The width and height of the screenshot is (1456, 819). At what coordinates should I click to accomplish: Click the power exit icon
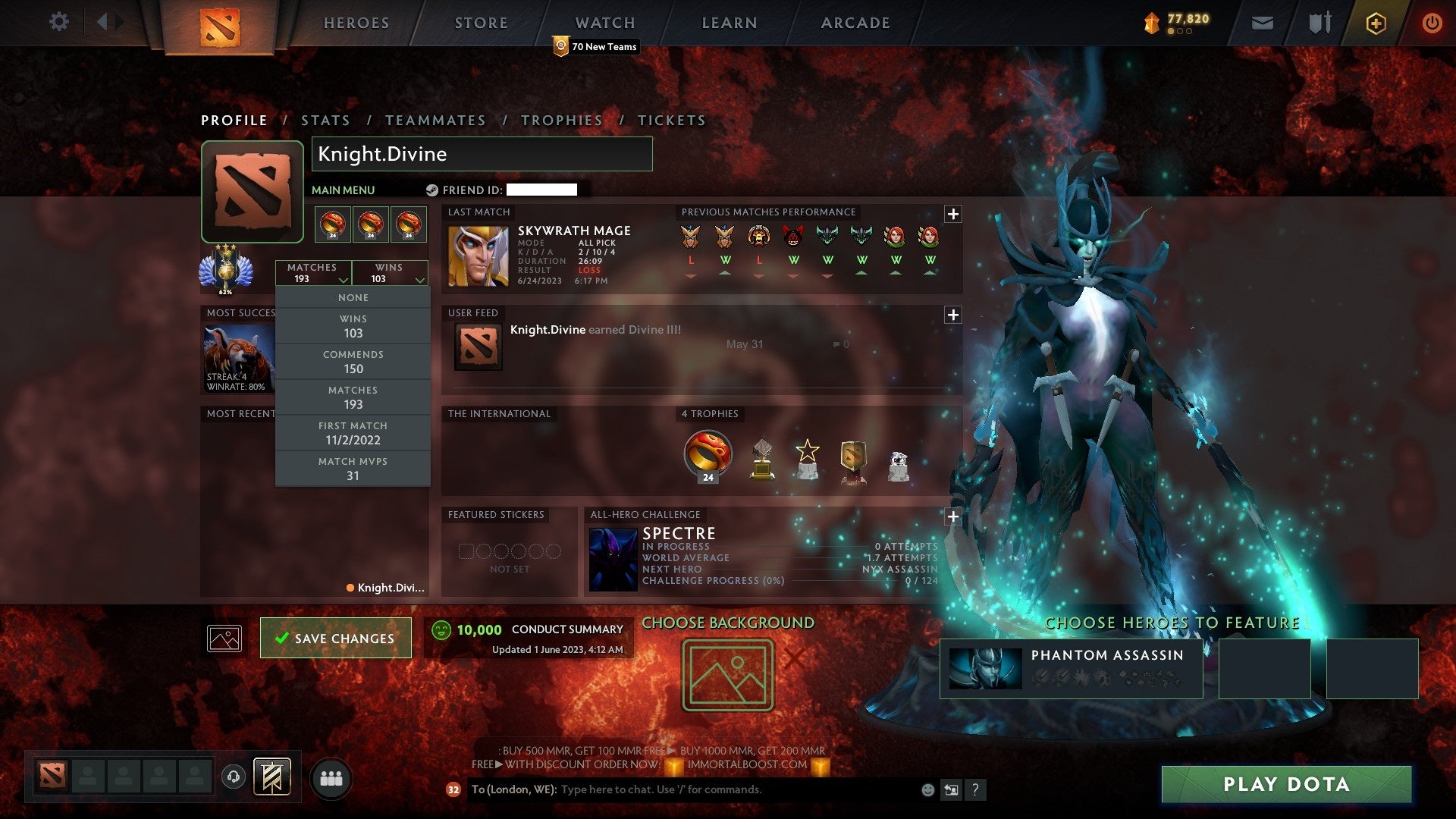click(x=1432, y=22)
